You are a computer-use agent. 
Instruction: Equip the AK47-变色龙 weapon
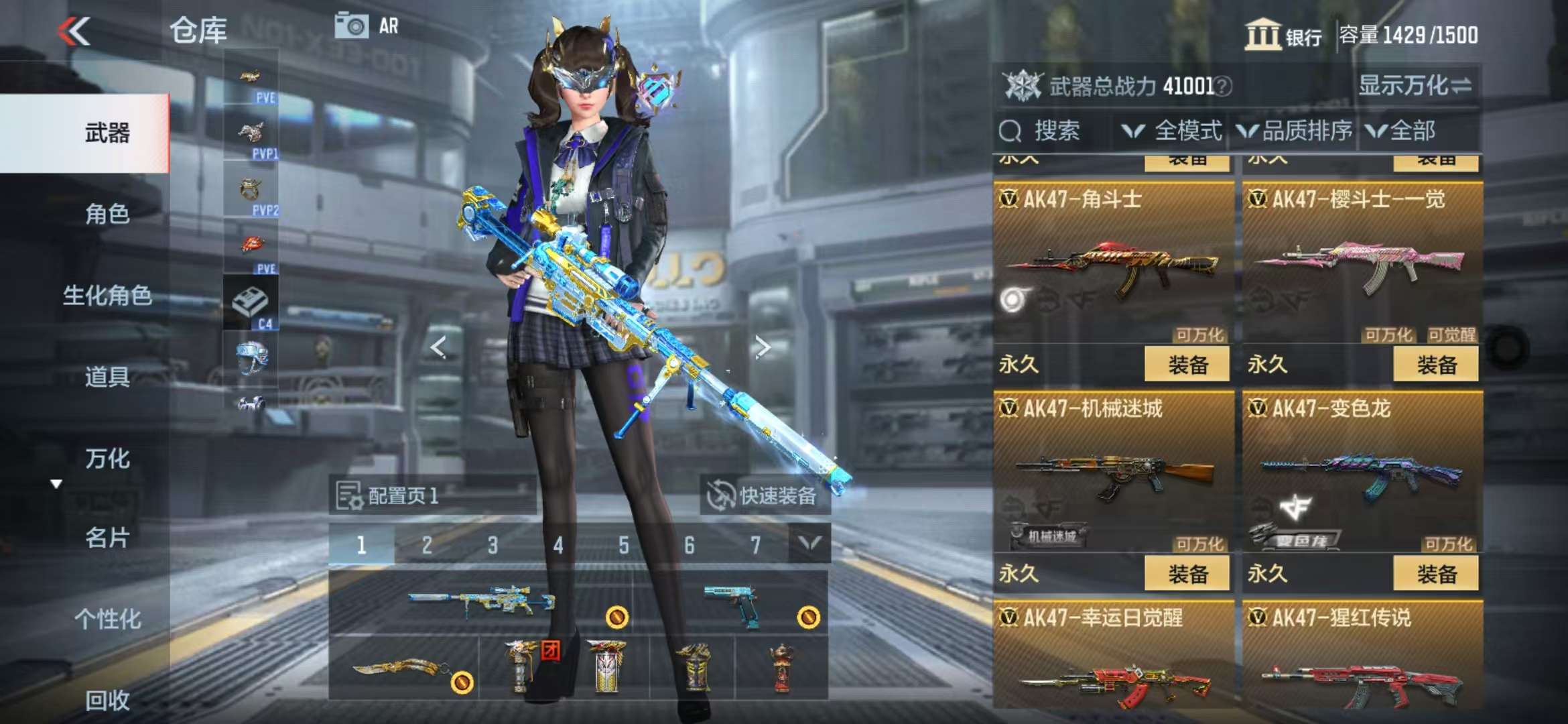tap(1435, 574)
